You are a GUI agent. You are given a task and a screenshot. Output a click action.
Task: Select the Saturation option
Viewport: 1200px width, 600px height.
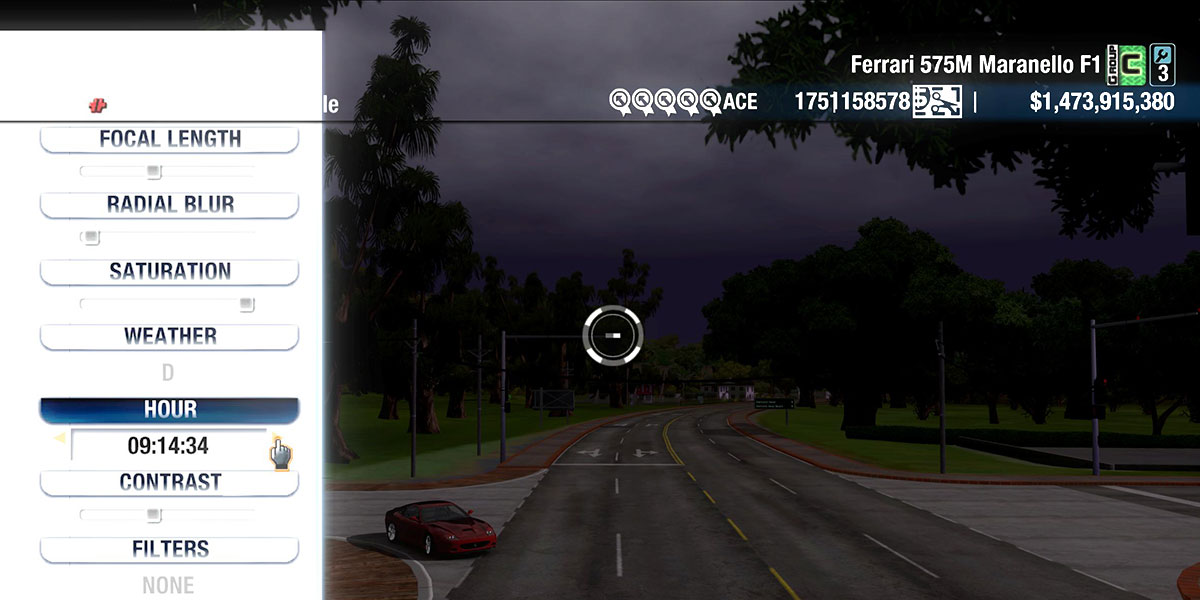click(169, 271)
